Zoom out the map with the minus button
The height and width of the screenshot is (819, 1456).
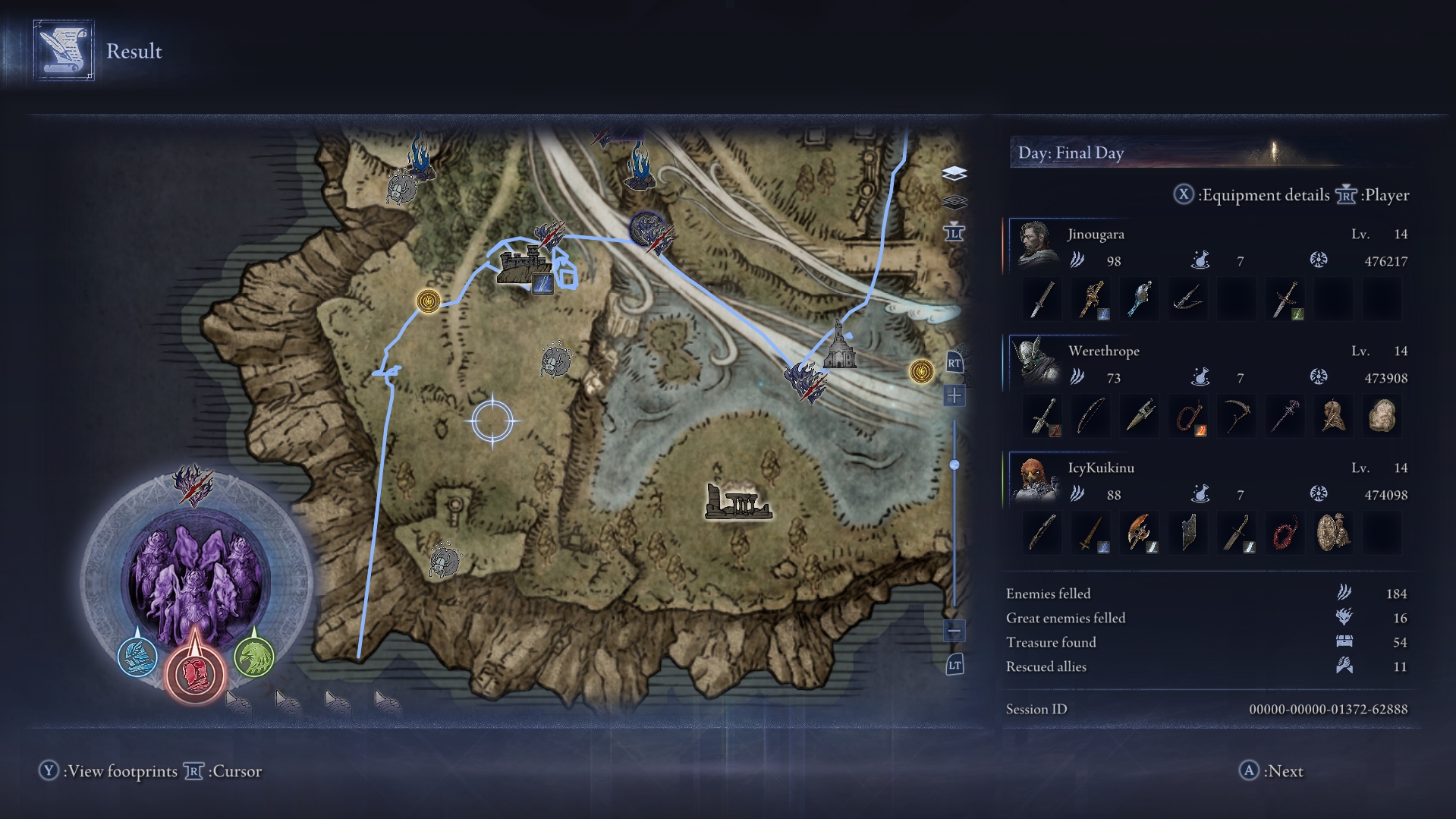(954, 631)
